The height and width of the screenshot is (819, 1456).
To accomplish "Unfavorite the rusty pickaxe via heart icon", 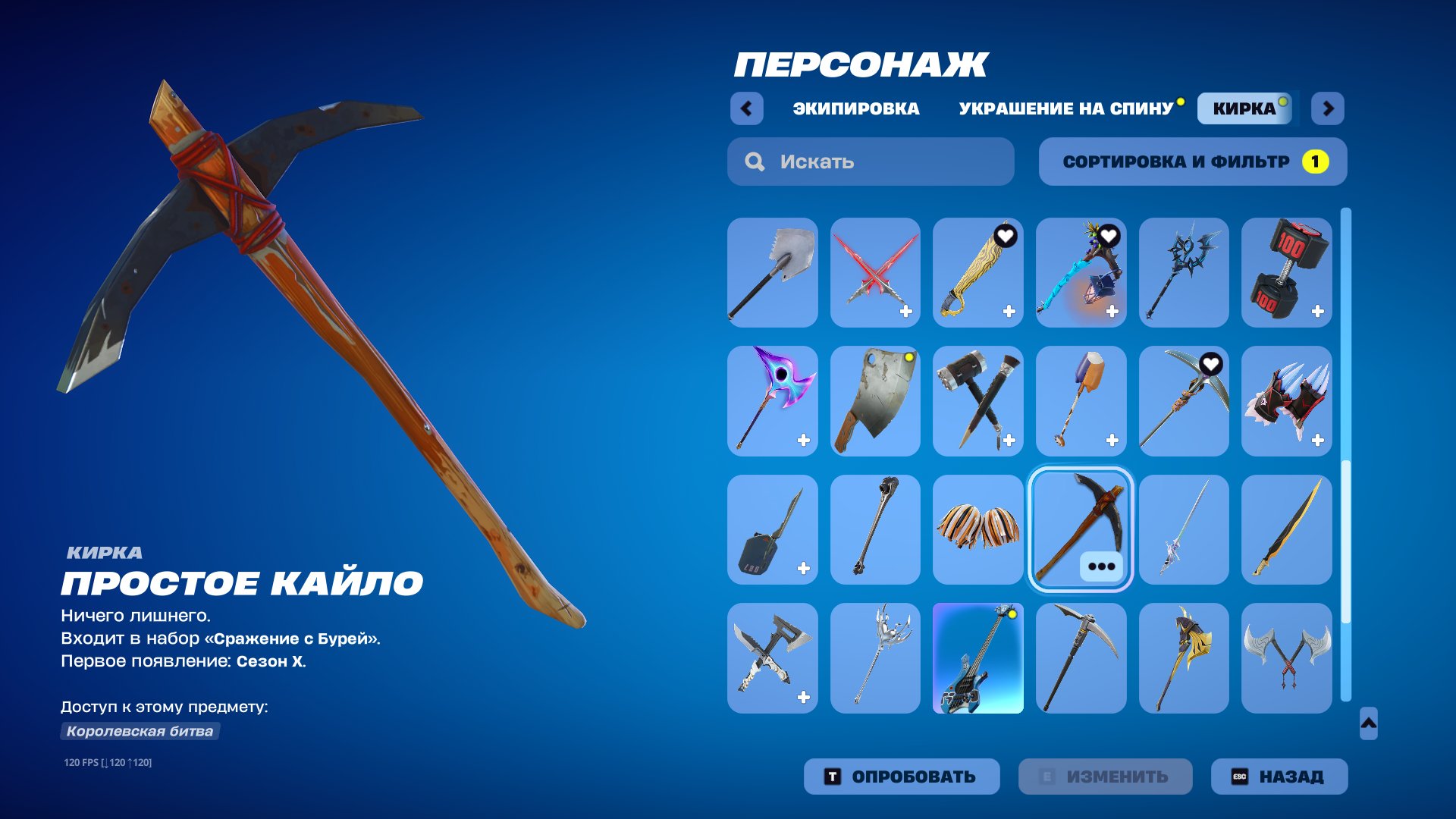I will [x=1213, y=365].
